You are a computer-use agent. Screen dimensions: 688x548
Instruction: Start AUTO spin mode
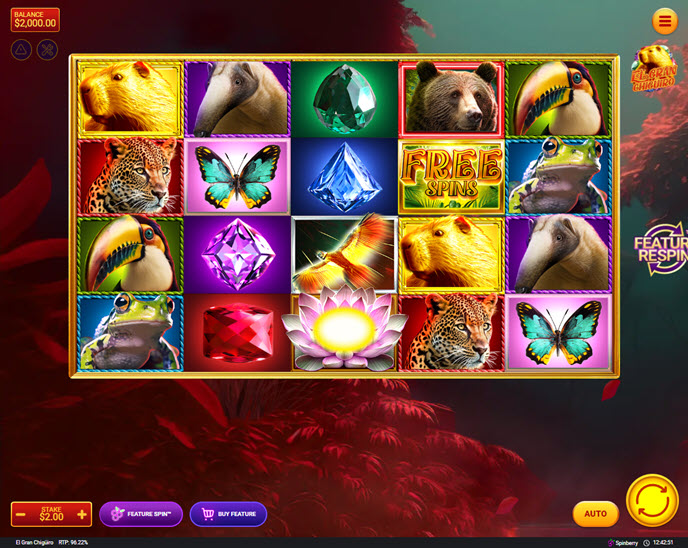pyautogui.click(x=595, y=514)
